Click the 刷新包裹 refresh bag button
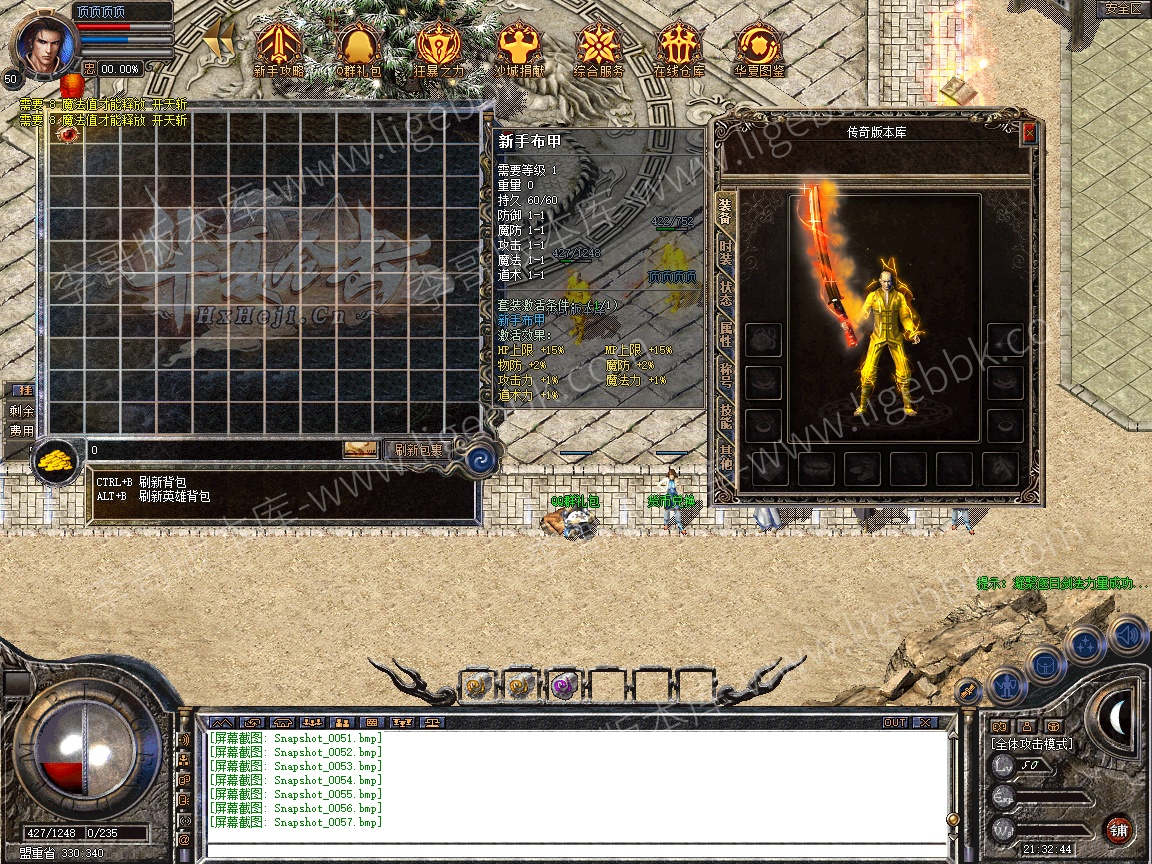This screenshot has width=1152, height=864. point(418,450)
